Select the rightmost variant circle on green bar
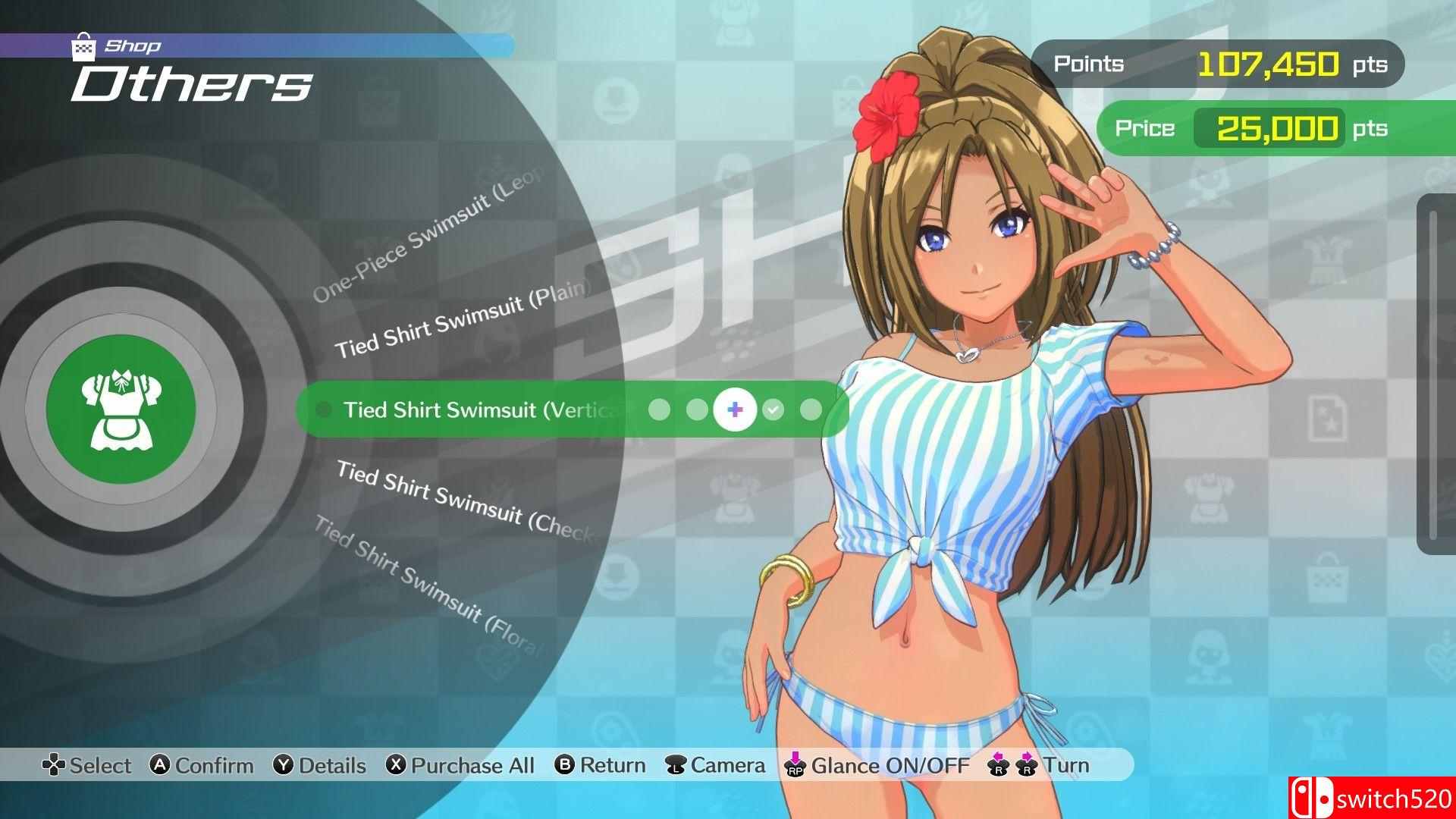The width and height of the screenshot is (1456, 819). 811,409
